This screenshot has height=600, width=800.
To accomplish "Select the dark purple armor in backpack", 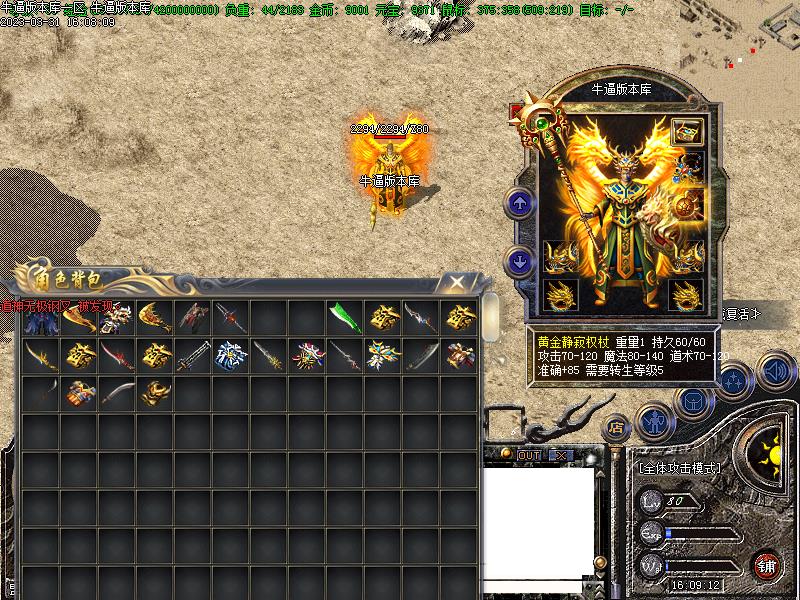I will pyautogui.click(x=42, y=320).
